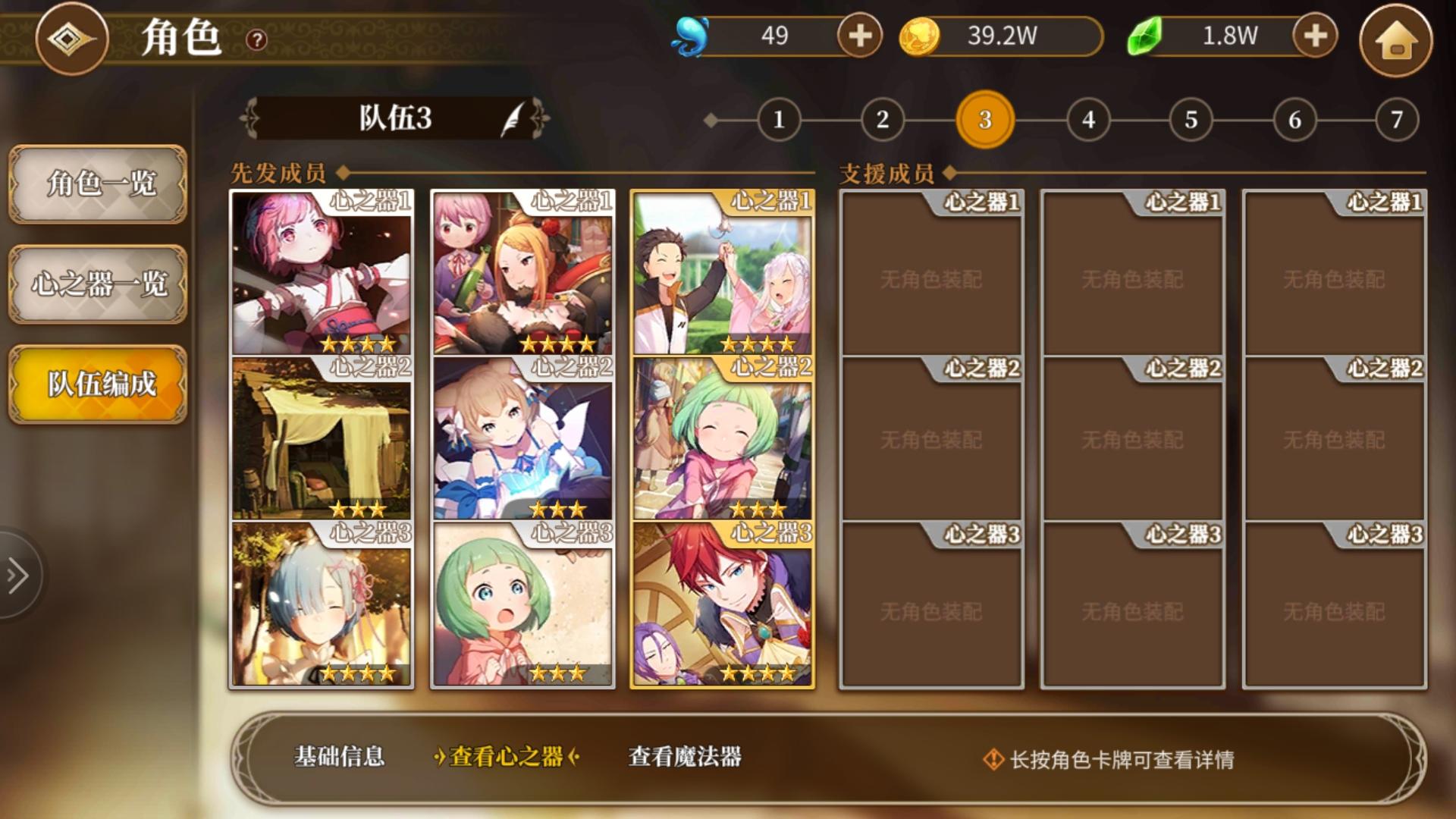
Task: Select the highlighted team number 3 marker
Action: pyautogui.click(x=984, y=118)
